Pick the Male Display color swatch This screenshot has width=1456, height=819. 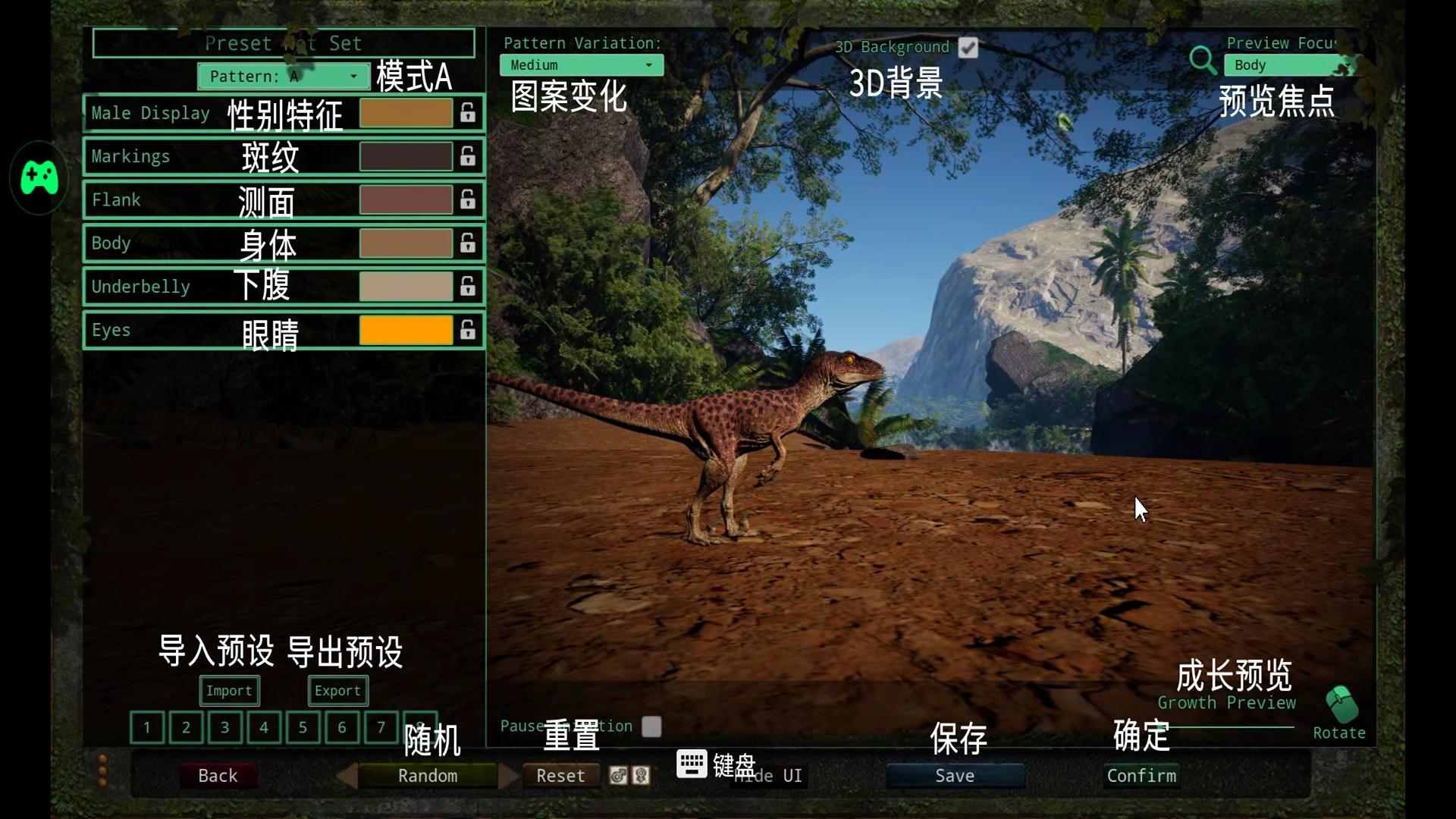(406, 113)
